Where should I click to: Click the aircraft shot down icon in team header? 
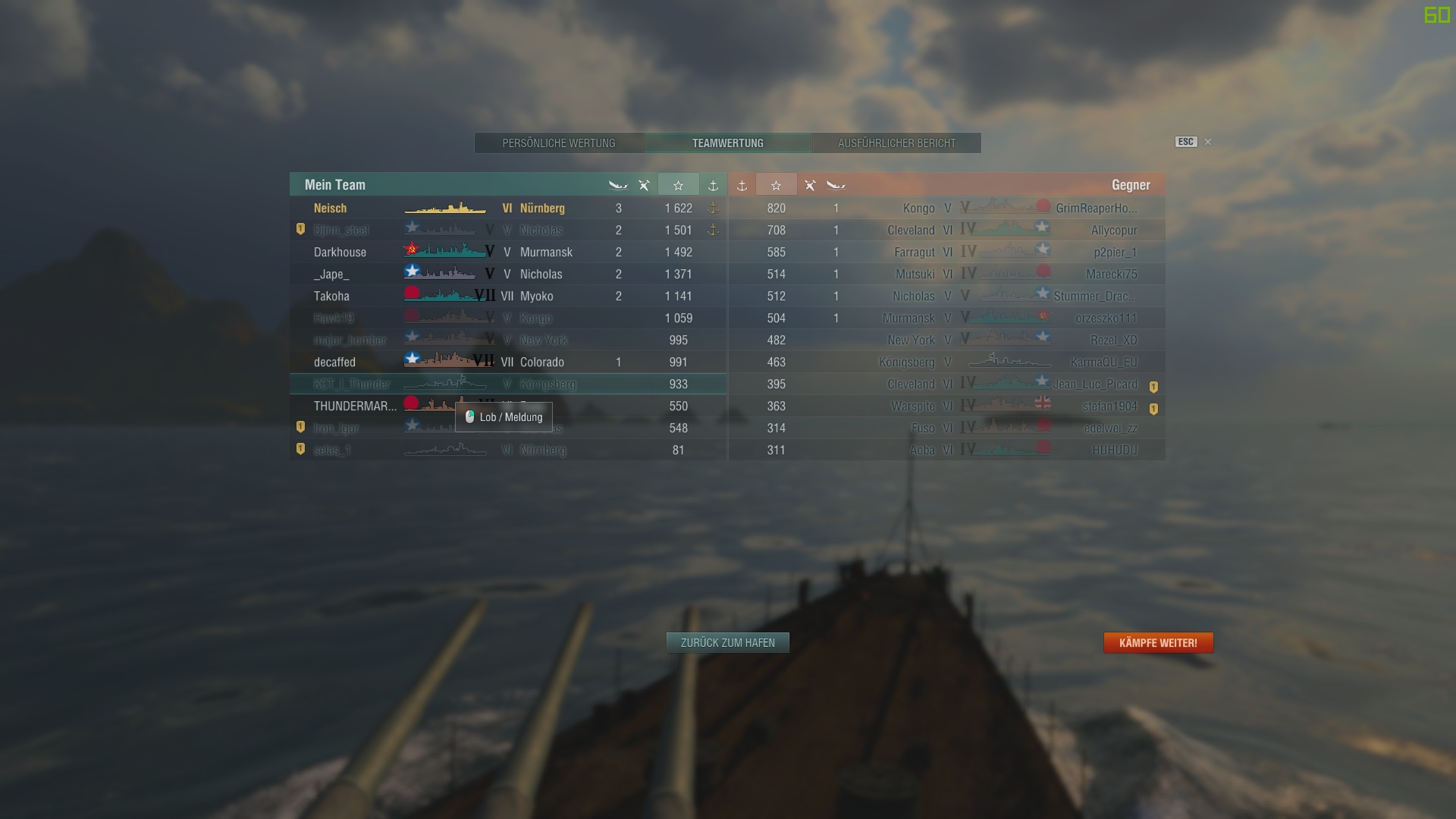coord(644,184)
